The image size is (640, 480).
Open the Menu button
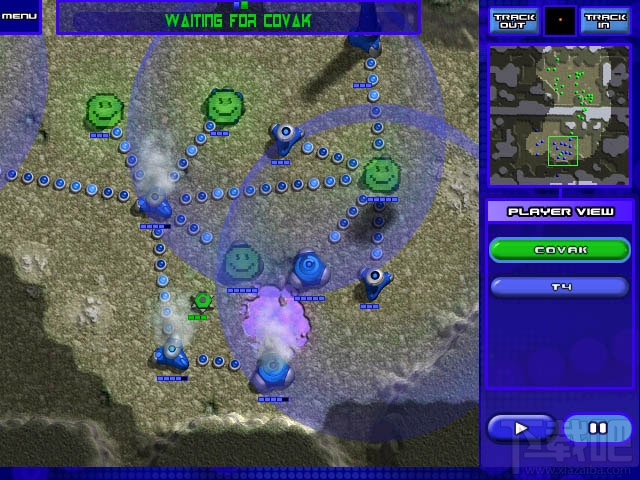click(19, 16)
